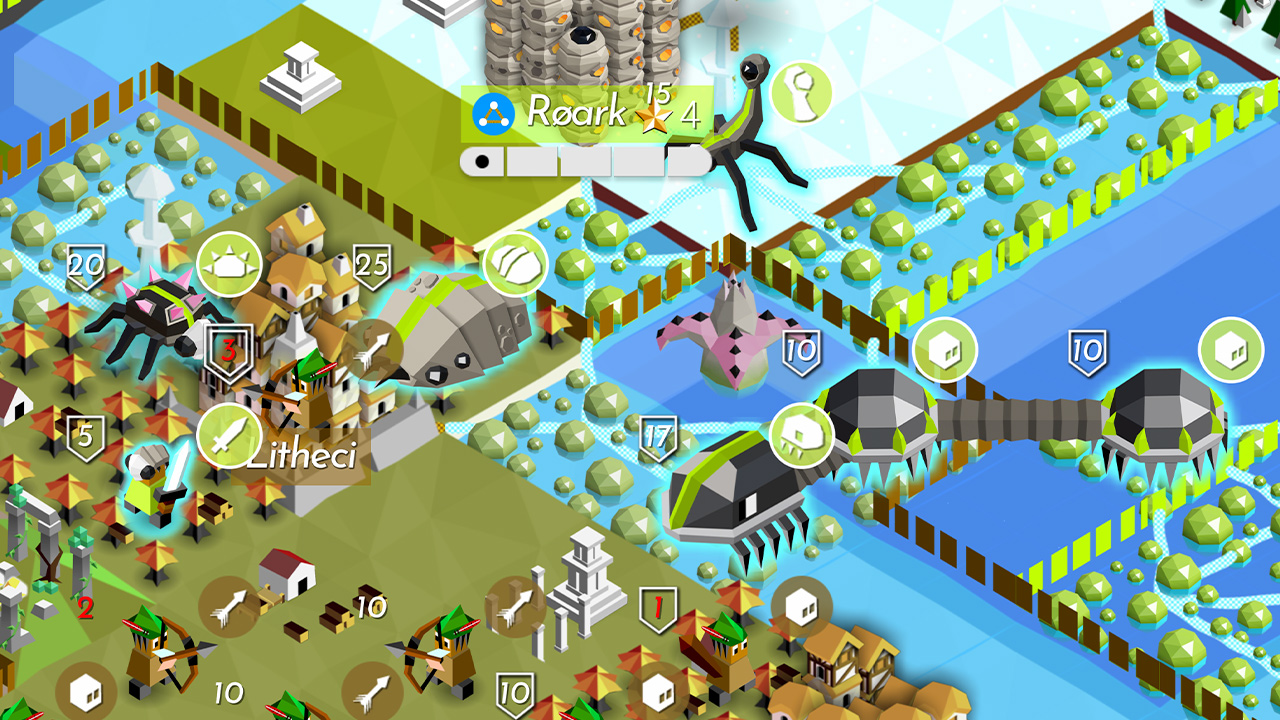Click the Litheci city name label
Image resolution: width=1280 pixels, height=720 pixels.
(305, 457)
